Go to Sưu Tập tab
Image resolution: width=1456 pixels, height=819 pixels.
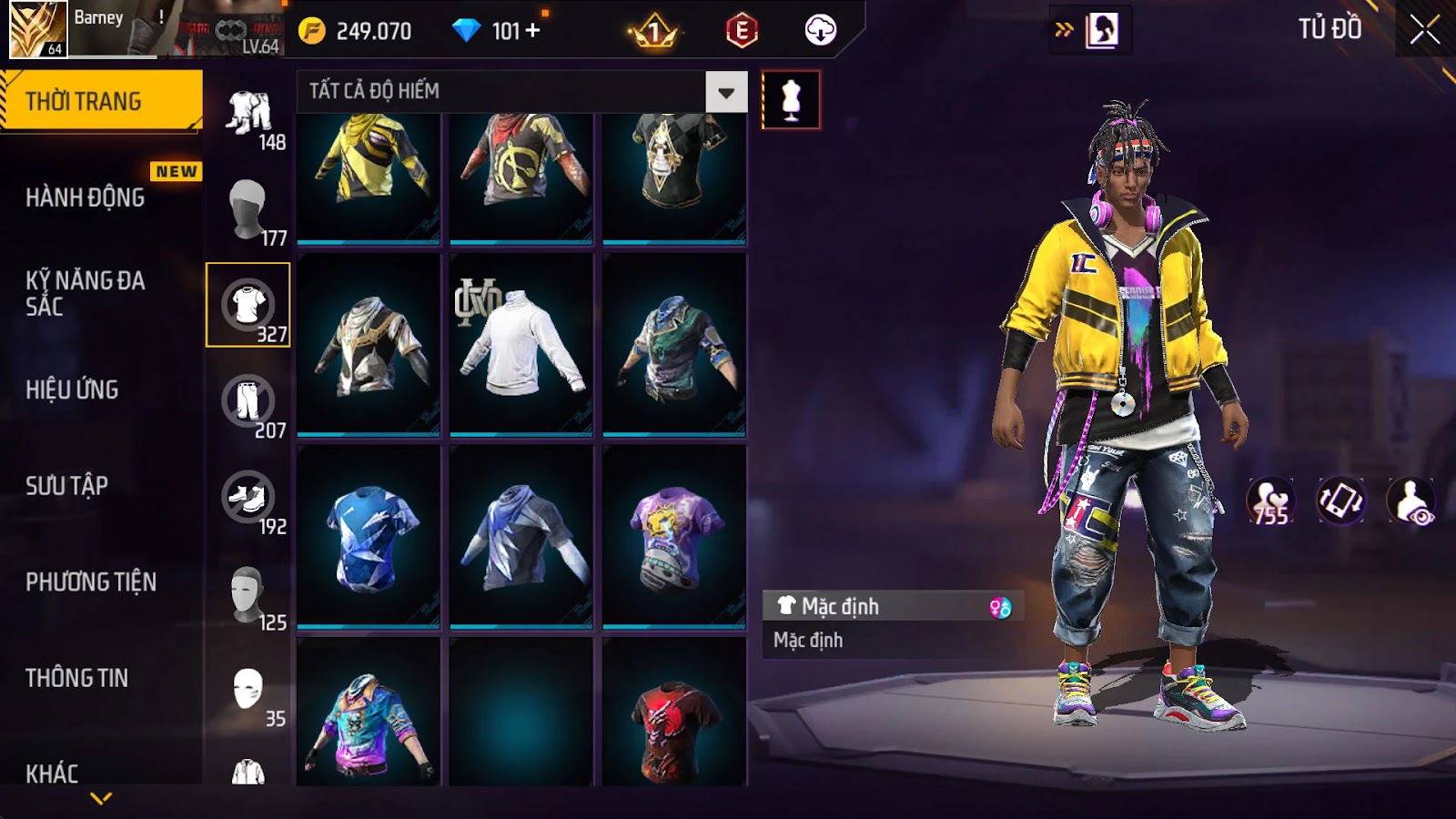point(67,486)
